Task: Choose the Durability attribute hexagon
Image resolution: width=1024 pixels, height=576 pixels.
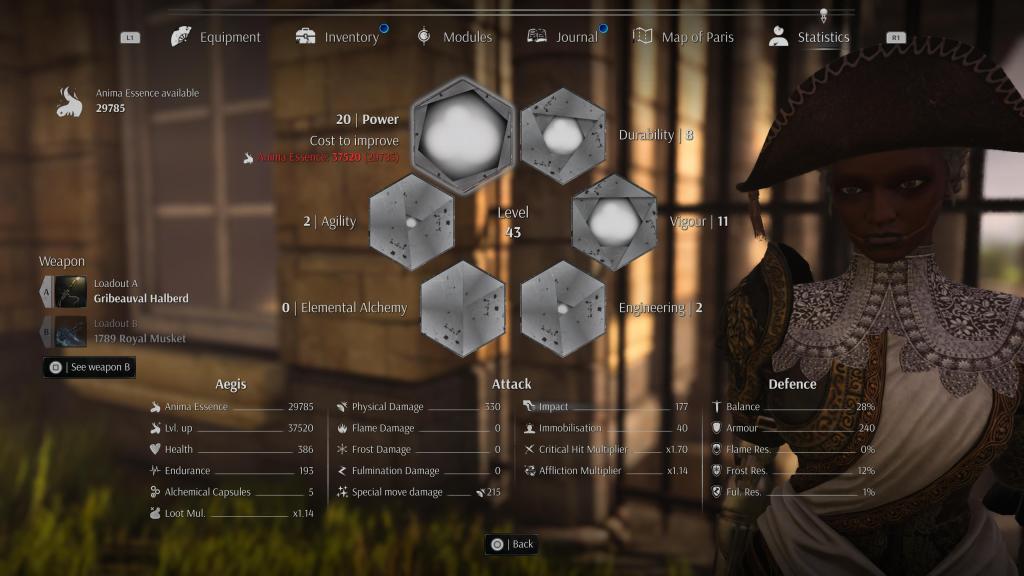Action: [563, 135]
